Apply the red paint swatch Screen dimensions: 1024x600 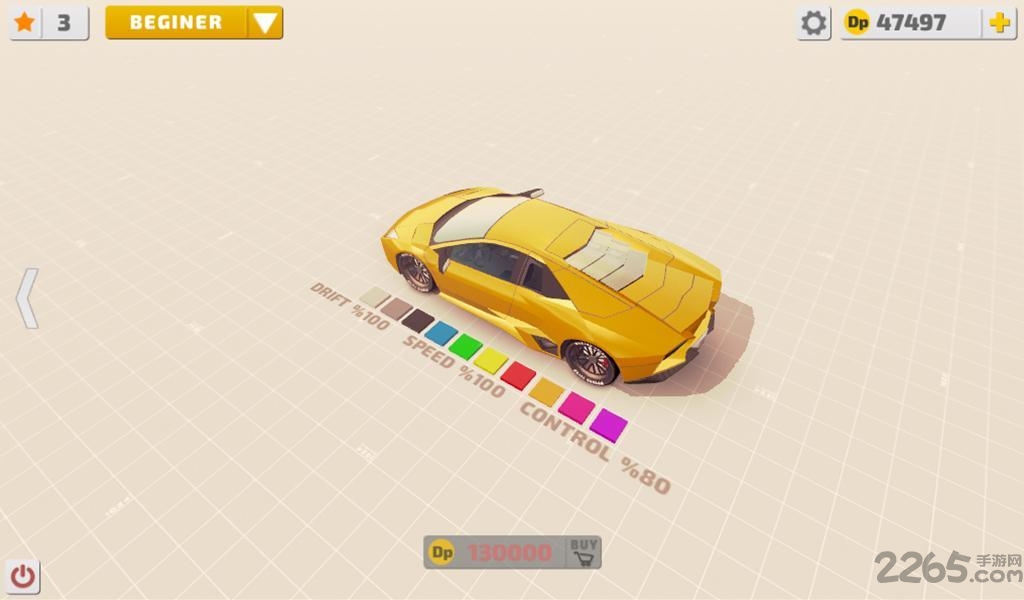click(518, 375)
